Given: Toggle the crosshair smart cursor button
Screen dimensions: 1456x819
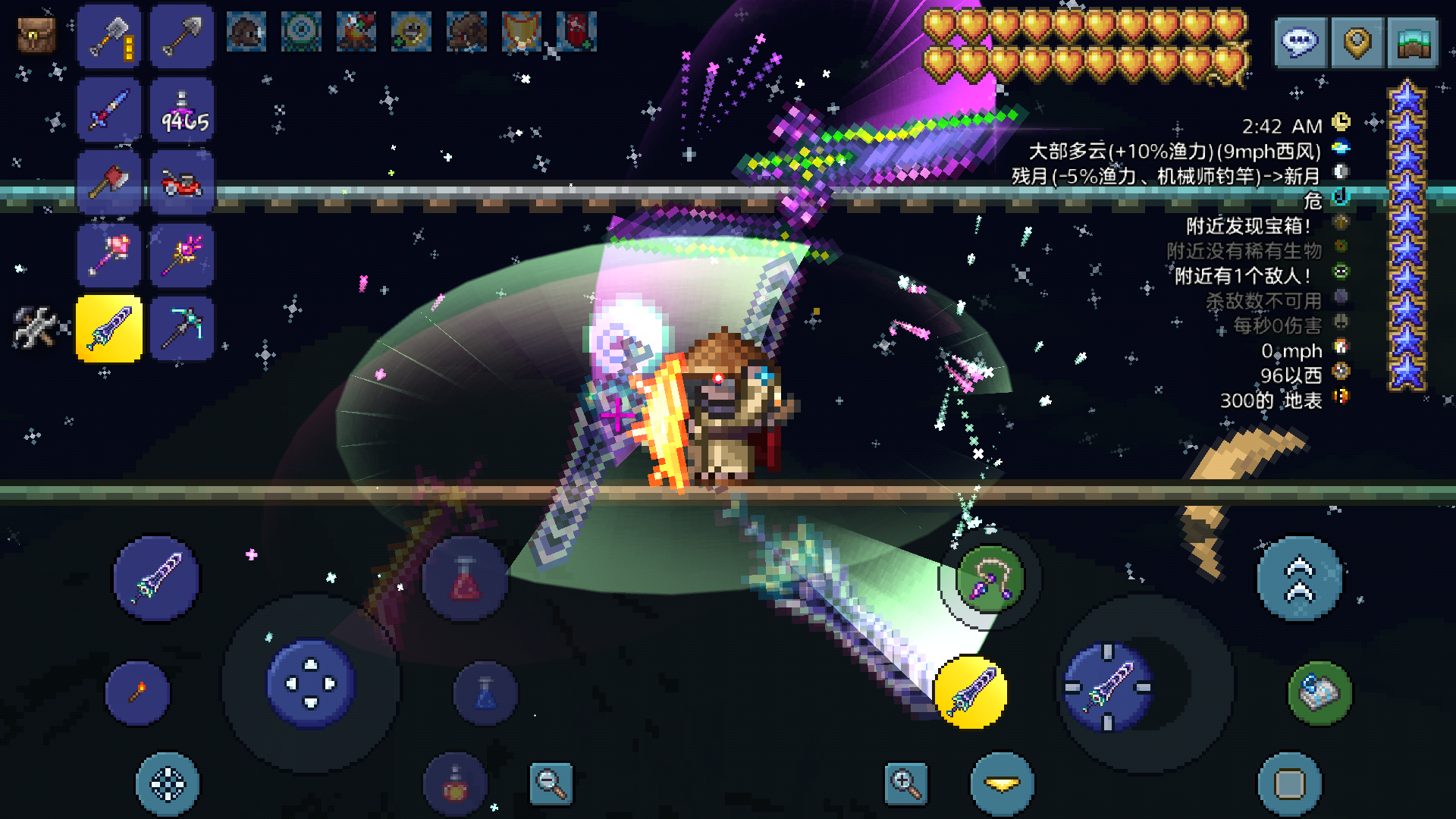Looking at the screenshot, I should 168,784.
